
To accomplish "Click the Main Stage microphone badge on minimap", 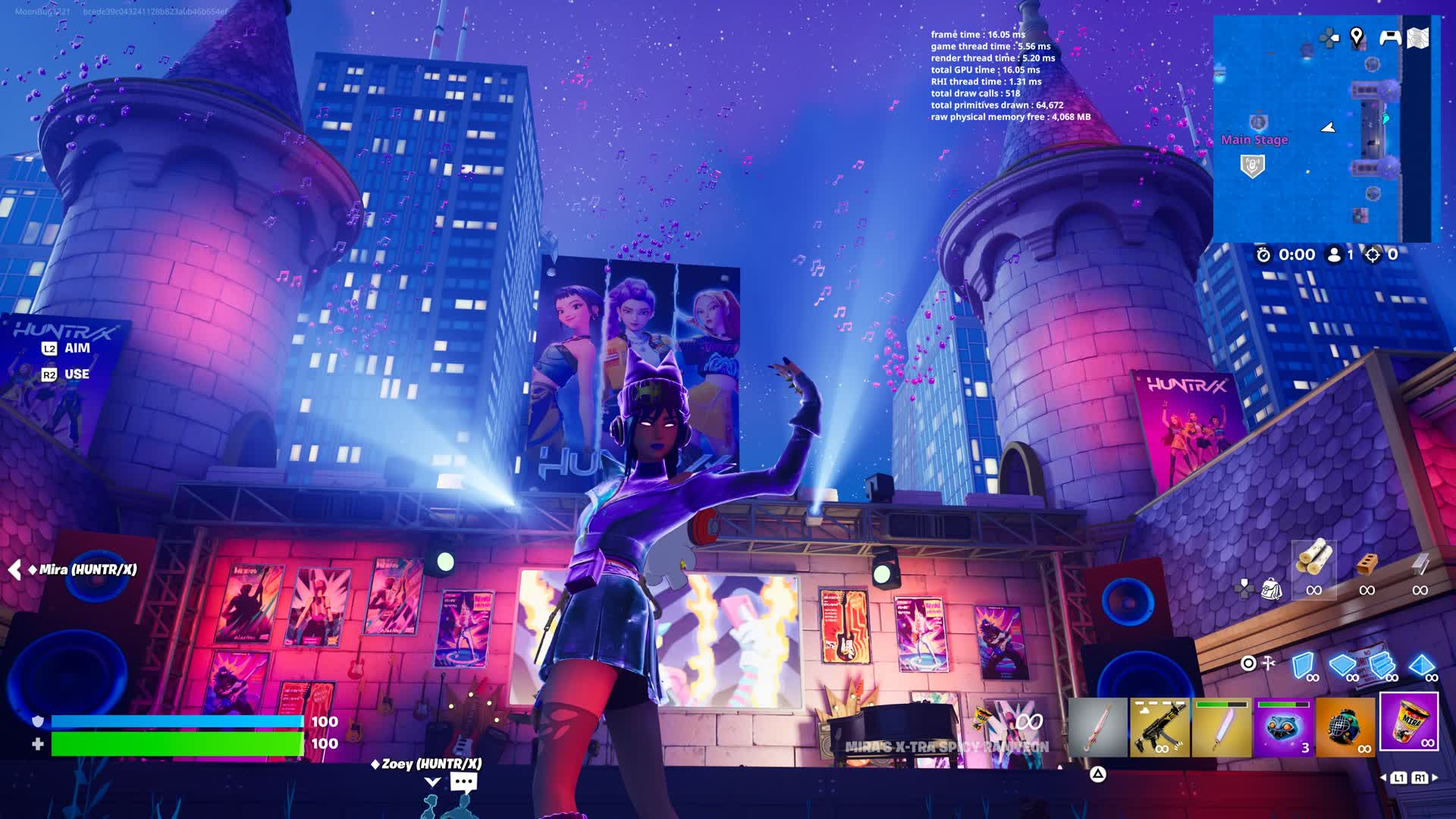I will click(x=1253, y=165).
